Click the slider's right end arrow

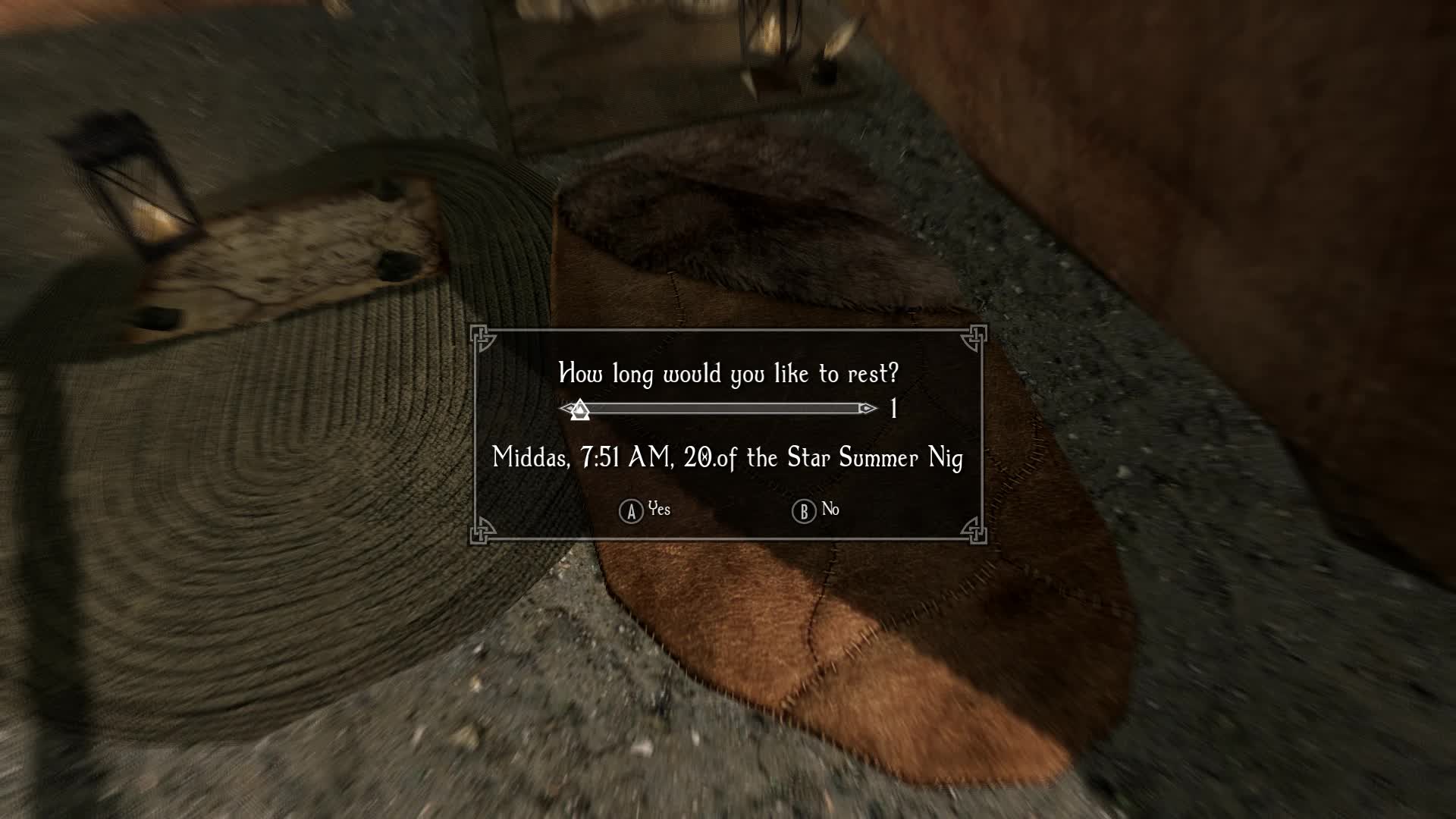click(868, 409)
